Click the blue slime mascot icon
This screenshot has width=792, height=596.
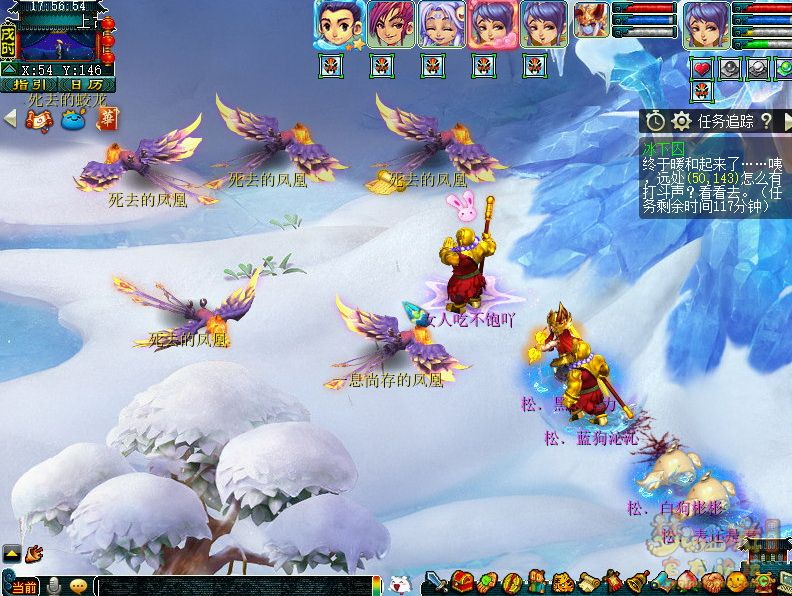coord(73,119)
